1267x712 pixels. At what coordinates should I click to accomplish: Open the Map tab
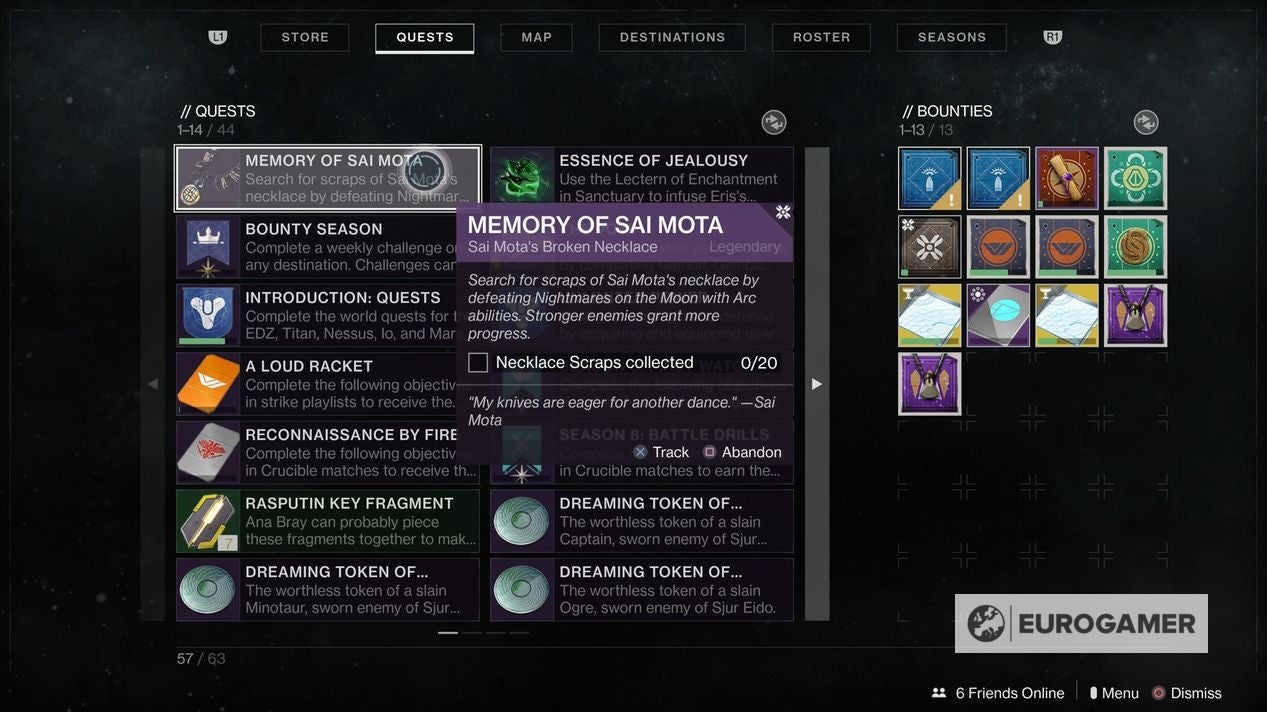point(537,38)
